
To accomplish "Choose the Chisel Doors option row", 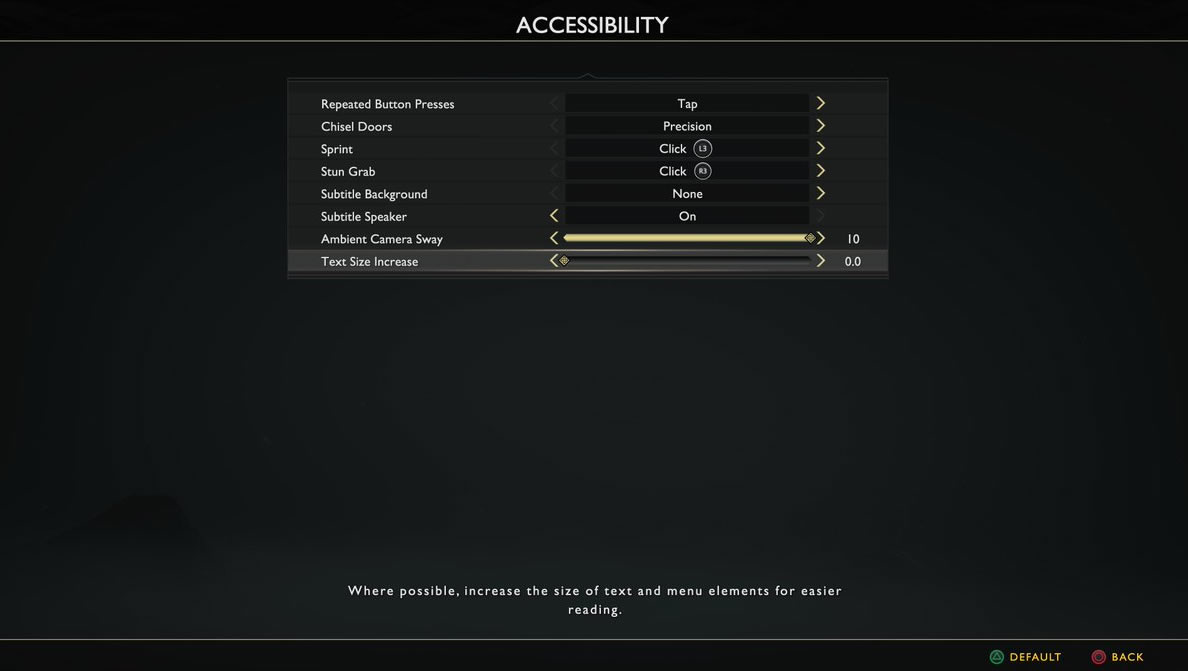I will (x=357, y=127).
